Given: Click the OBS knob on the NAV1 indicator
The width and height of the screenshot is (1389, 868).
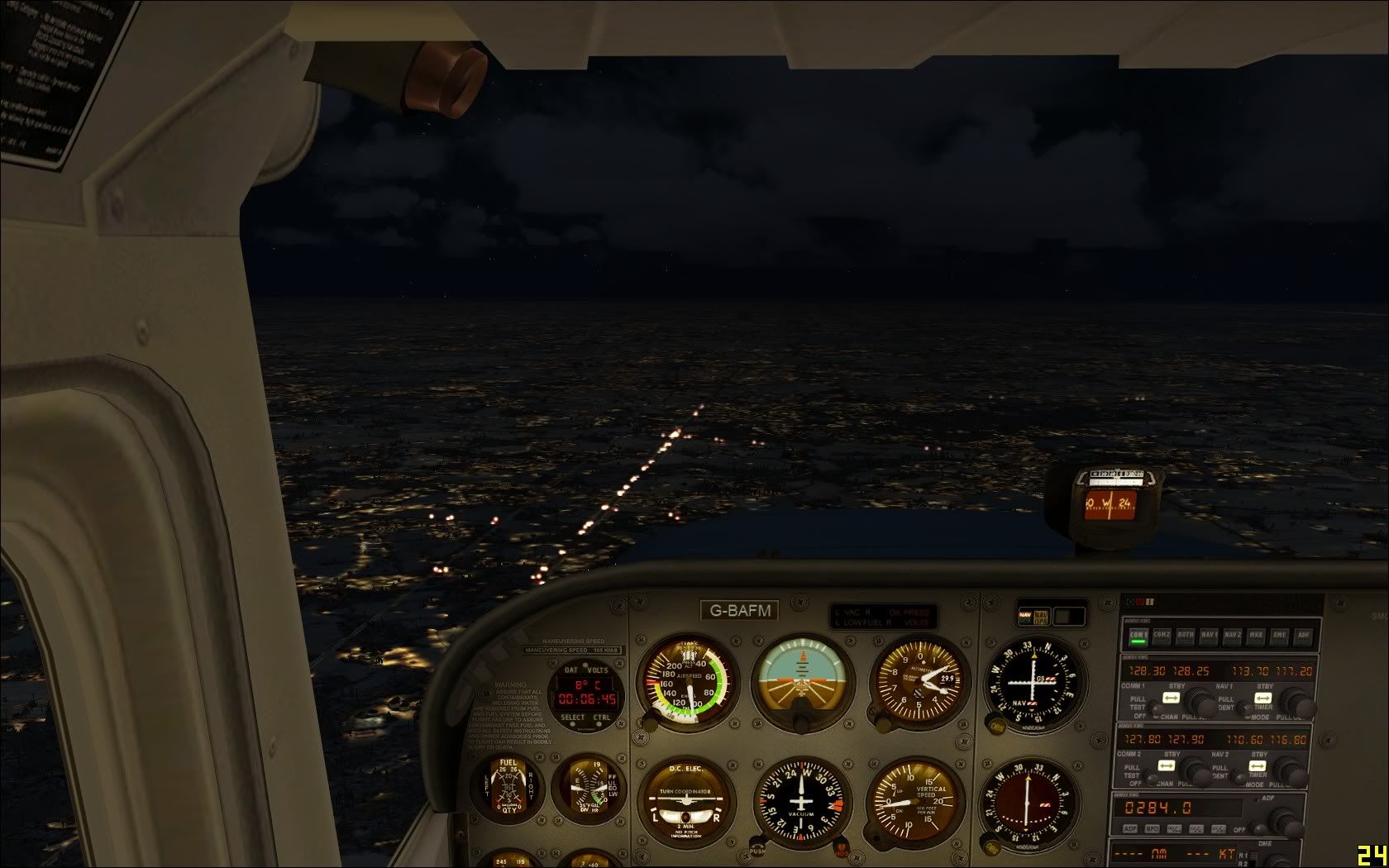Looking at the screenshot, I should [x=996, y=727].
